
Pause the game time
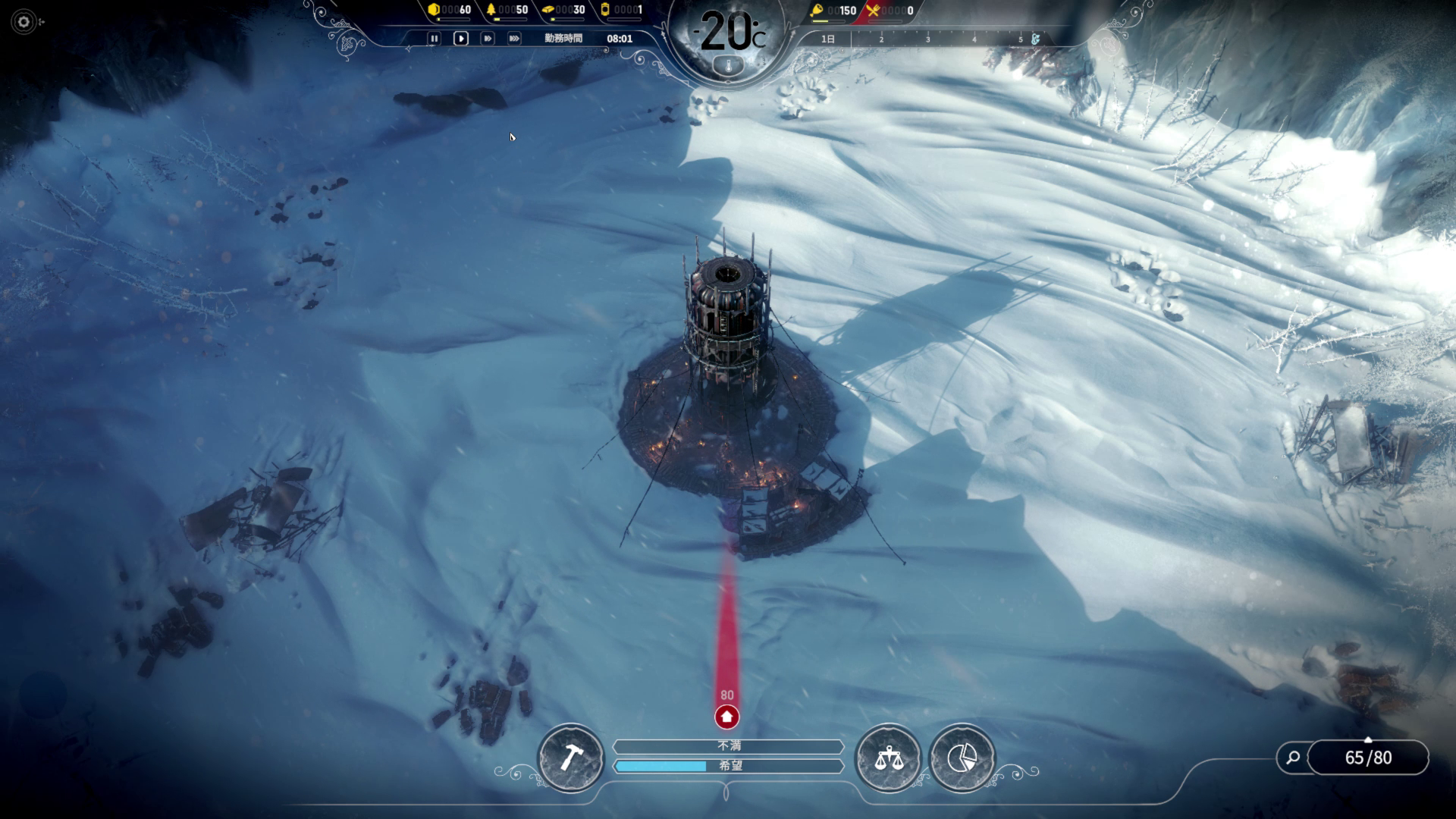pos(434,39)
